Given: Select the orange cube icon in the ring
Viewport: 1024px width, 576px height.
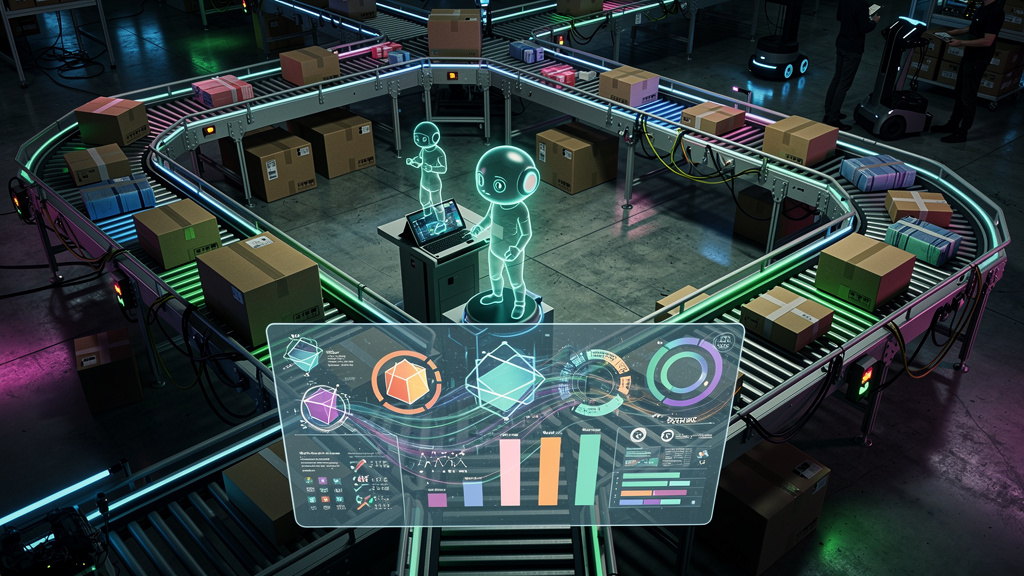Looking at the screenshot, I should tap(406, 381).
